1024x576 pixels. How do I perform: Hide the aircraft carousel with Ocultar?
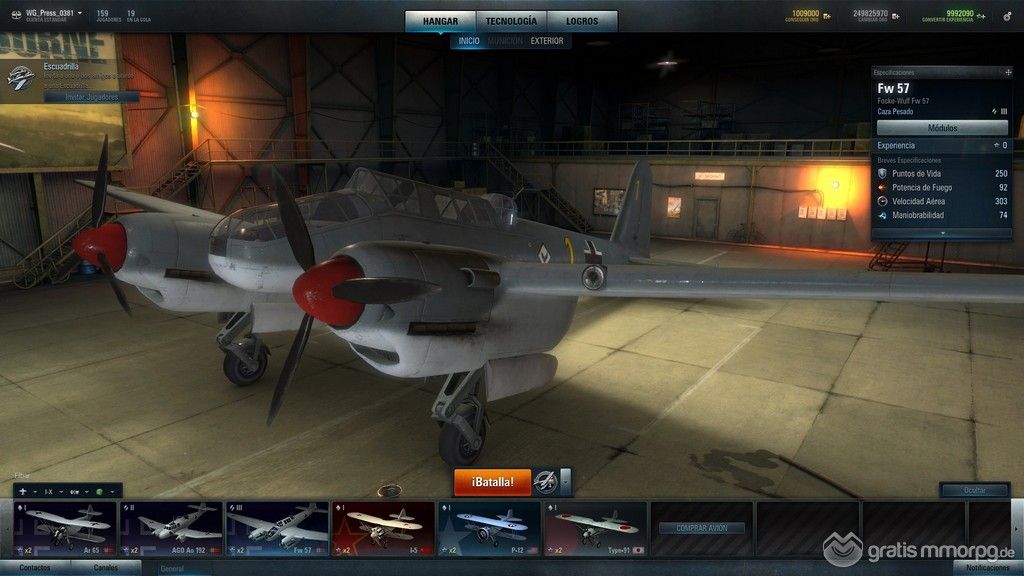tap(973, 490)
